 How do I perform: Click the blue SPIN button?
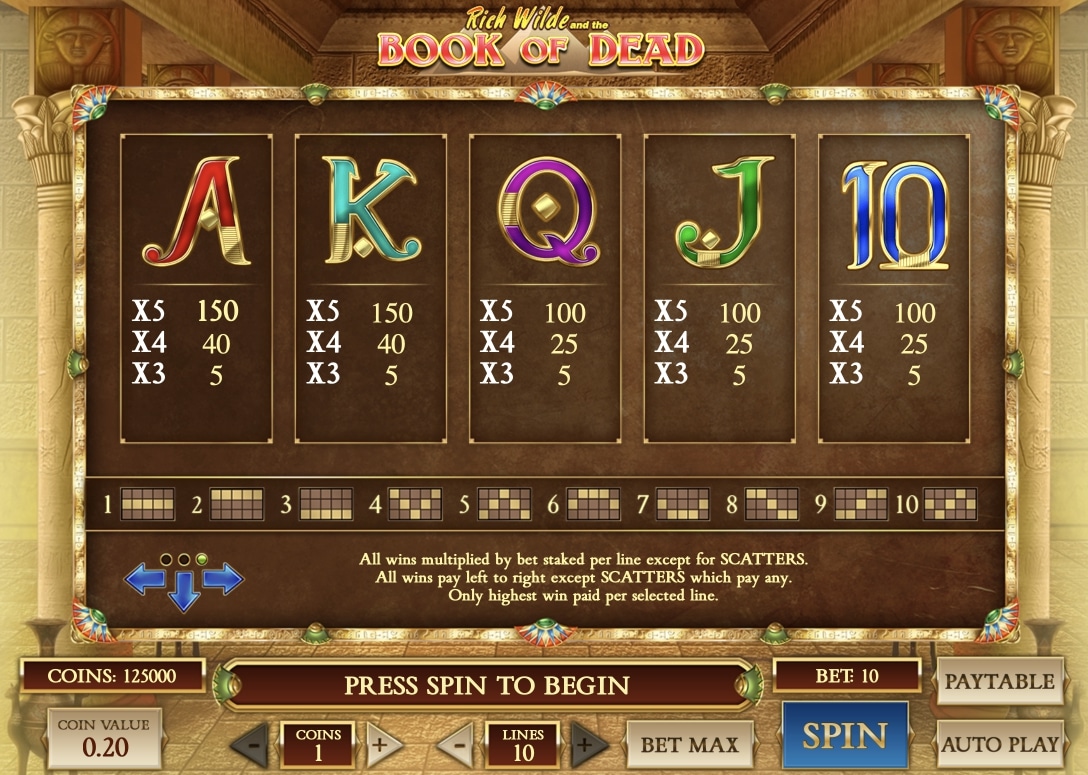coord(844,736)
